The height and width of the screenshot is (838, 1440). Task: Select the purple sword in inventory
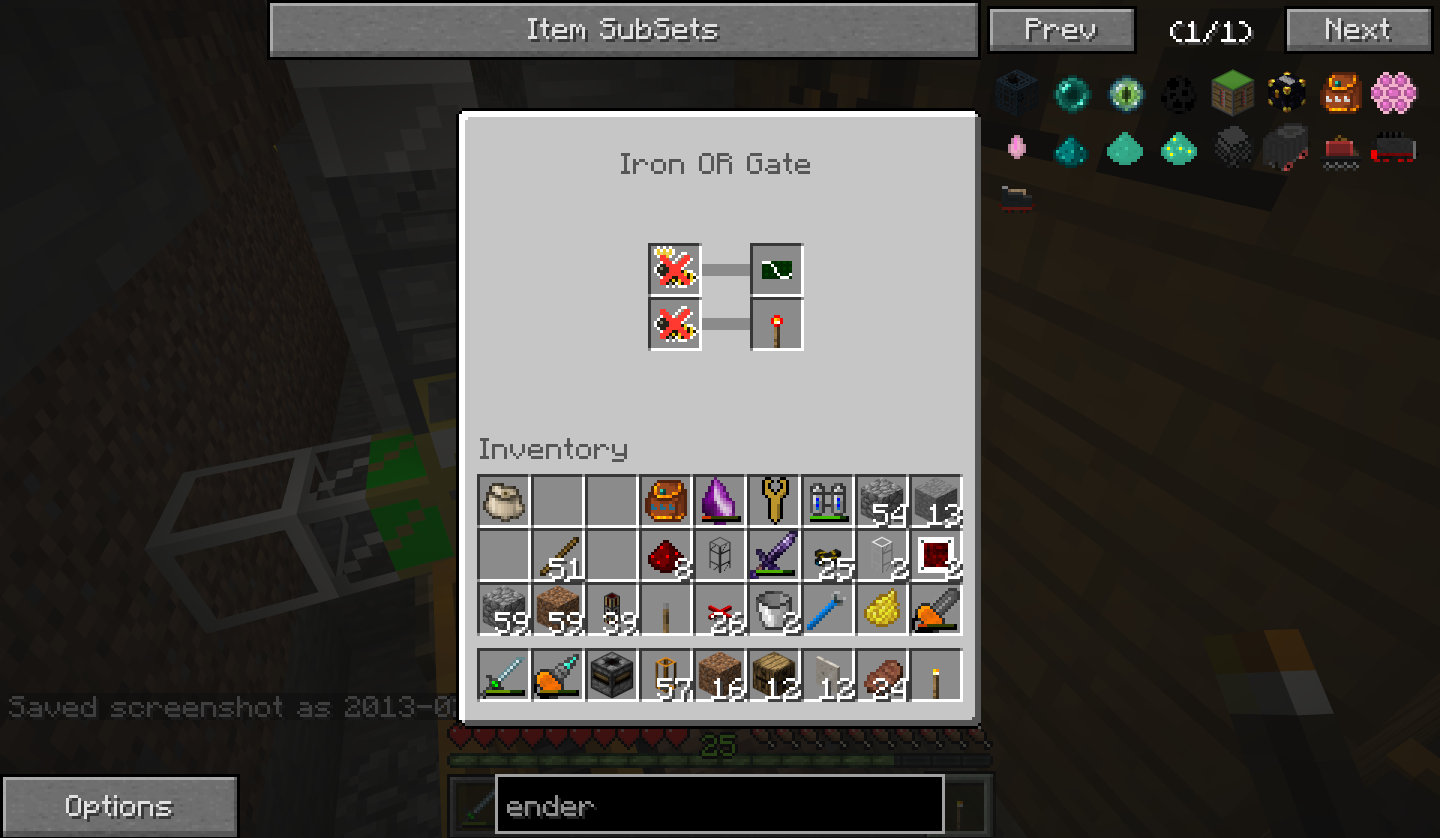(774, 555)
